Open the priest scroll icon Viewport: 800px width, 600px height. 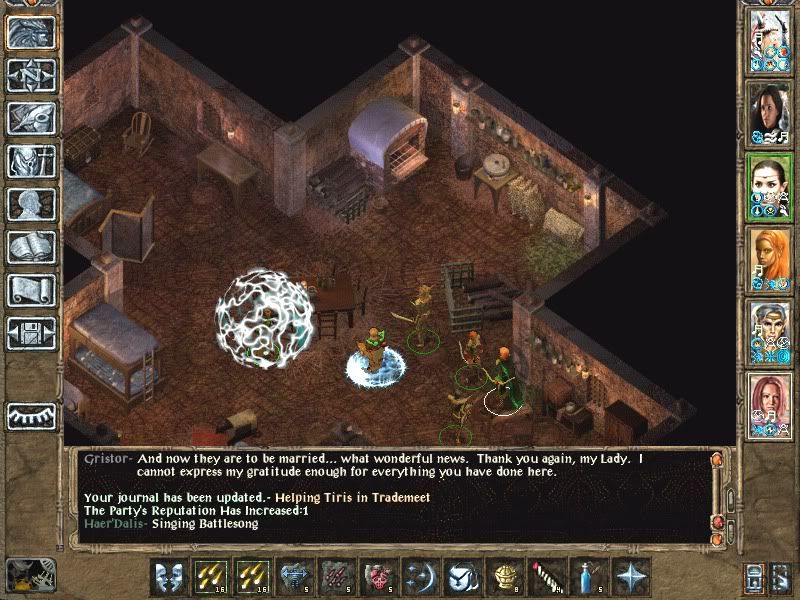(31, 290)
